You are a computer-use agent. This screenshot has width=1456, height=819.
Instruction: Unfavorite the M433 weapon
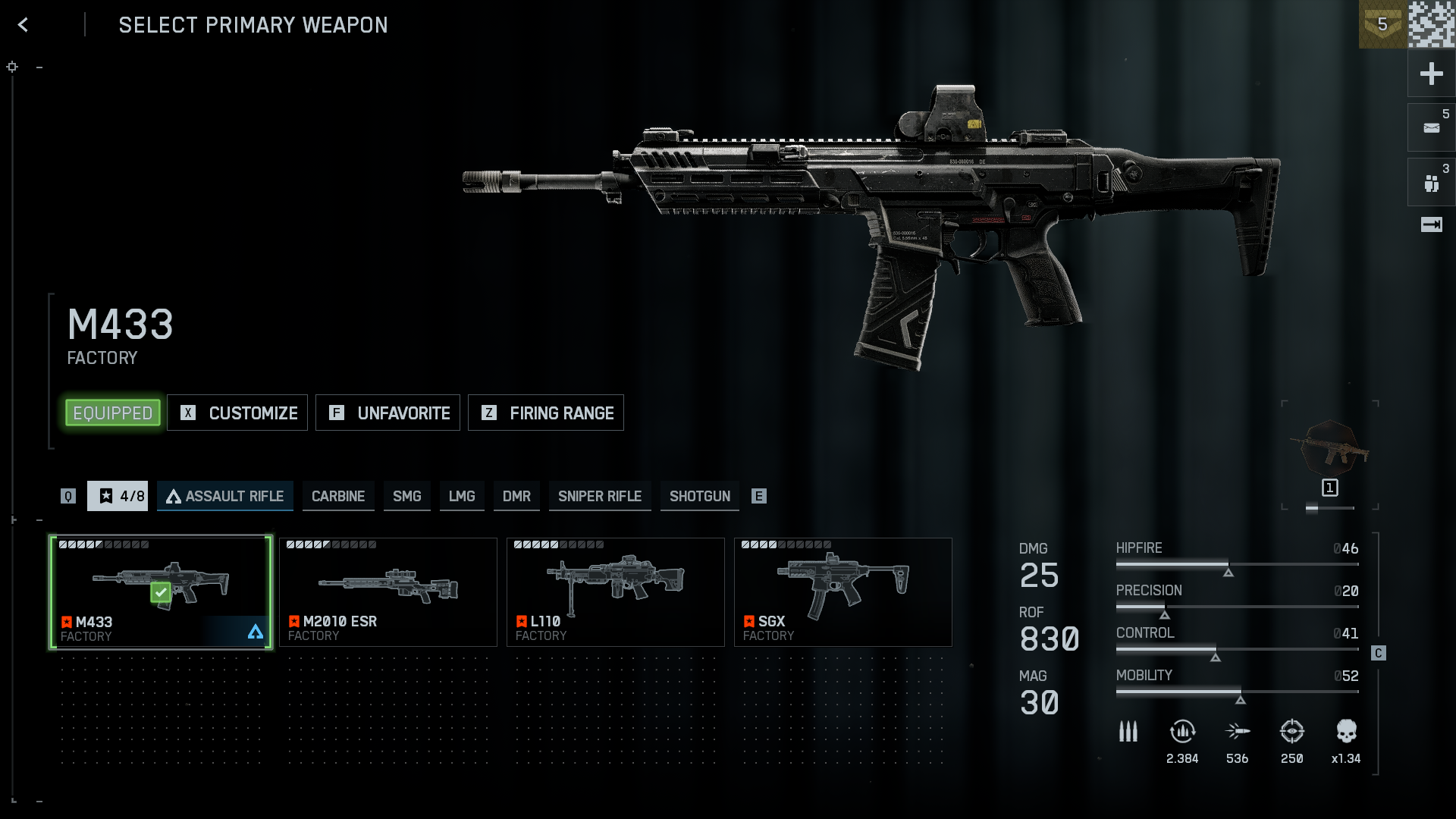coord(388,413)
